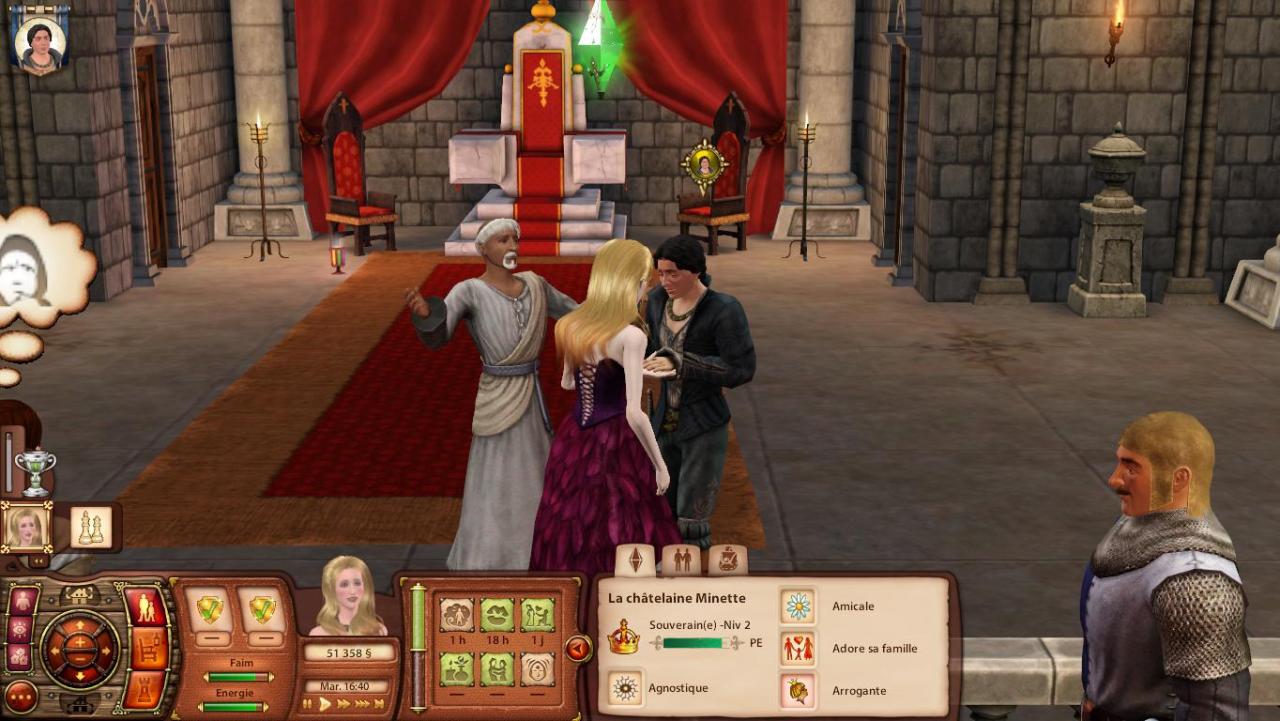Image resolution: width=1280 pixels, height=721 pixels.
Task: Select the Arrogante trait icon
Action: [x=797, y=690]
